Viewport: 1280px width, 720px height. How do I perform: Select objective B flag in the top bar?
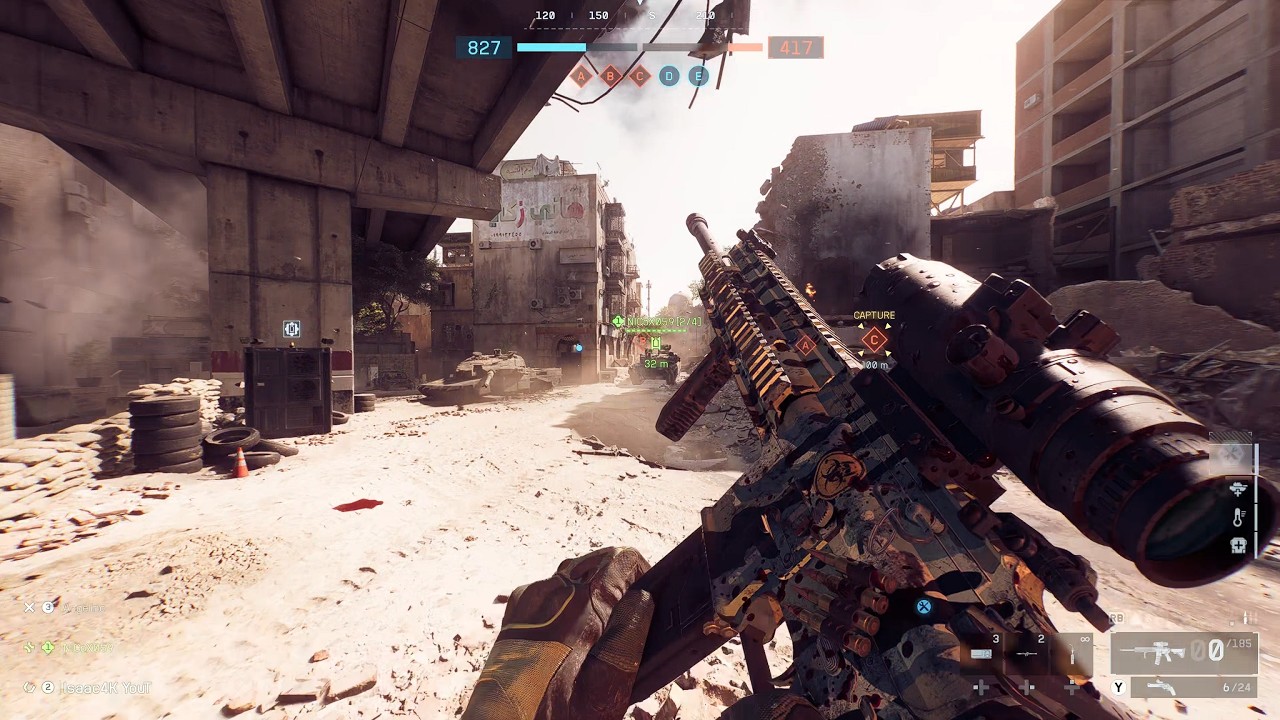(610, 76)
